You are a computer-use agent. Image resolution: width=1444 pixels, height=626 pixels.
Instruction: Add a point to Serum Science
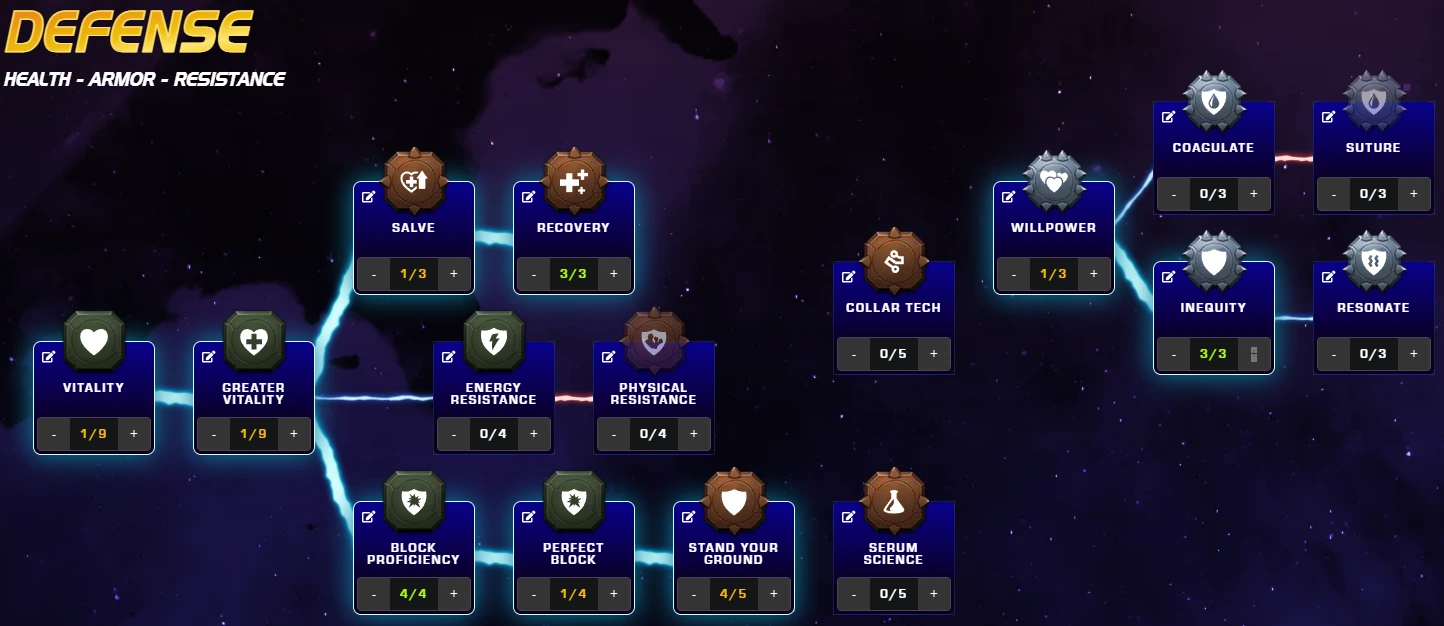click(934, 594)
